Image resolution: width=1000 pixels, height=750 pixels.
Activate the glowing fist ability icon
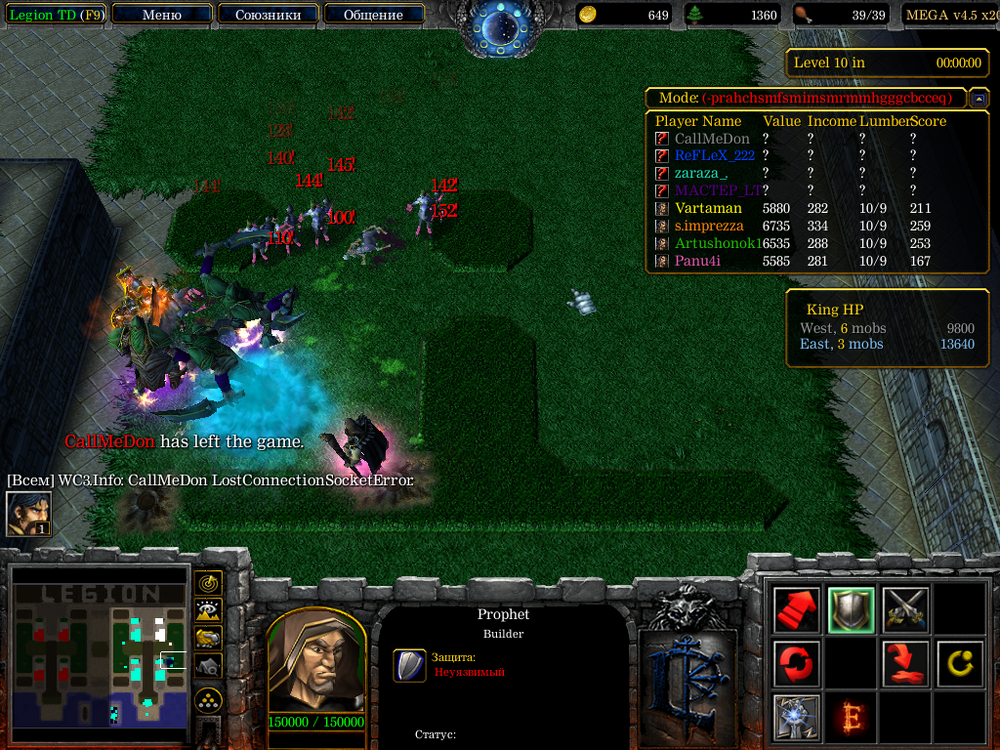pos(797,716)
